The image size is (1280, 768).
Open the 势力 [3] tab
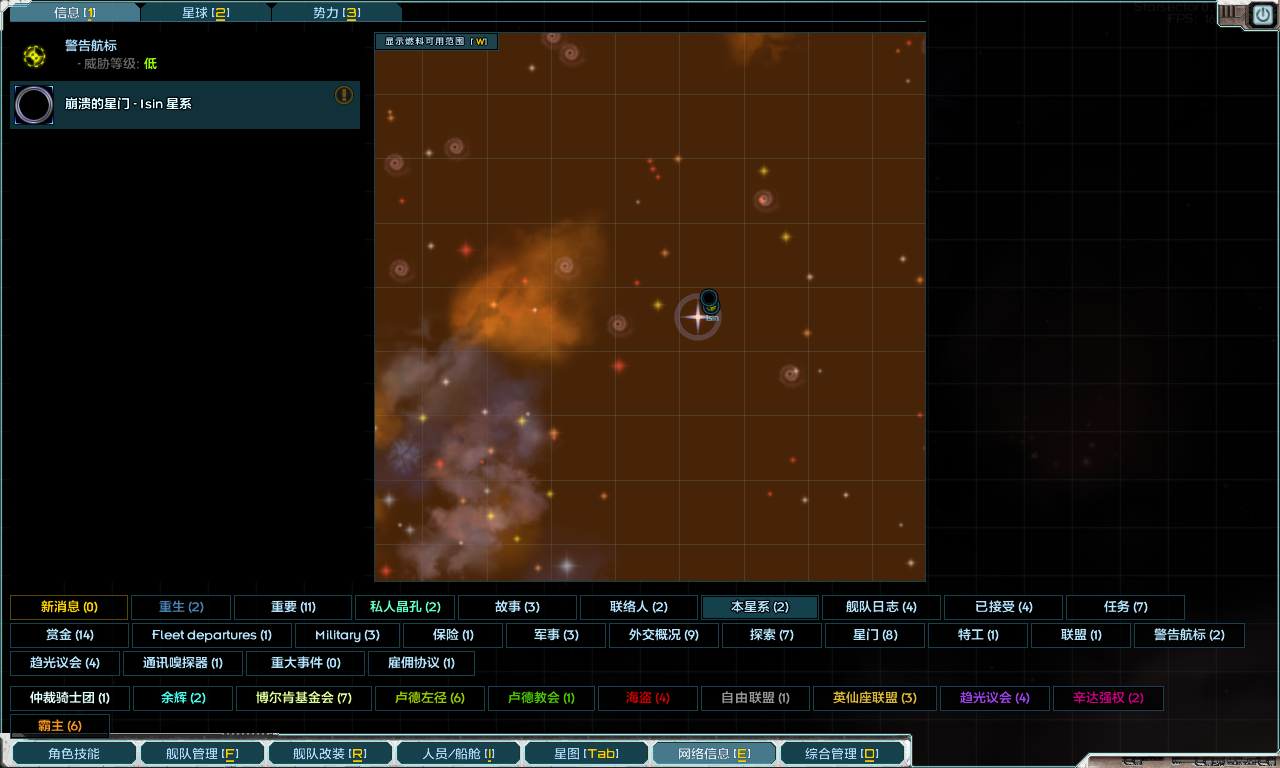point(337,12)
